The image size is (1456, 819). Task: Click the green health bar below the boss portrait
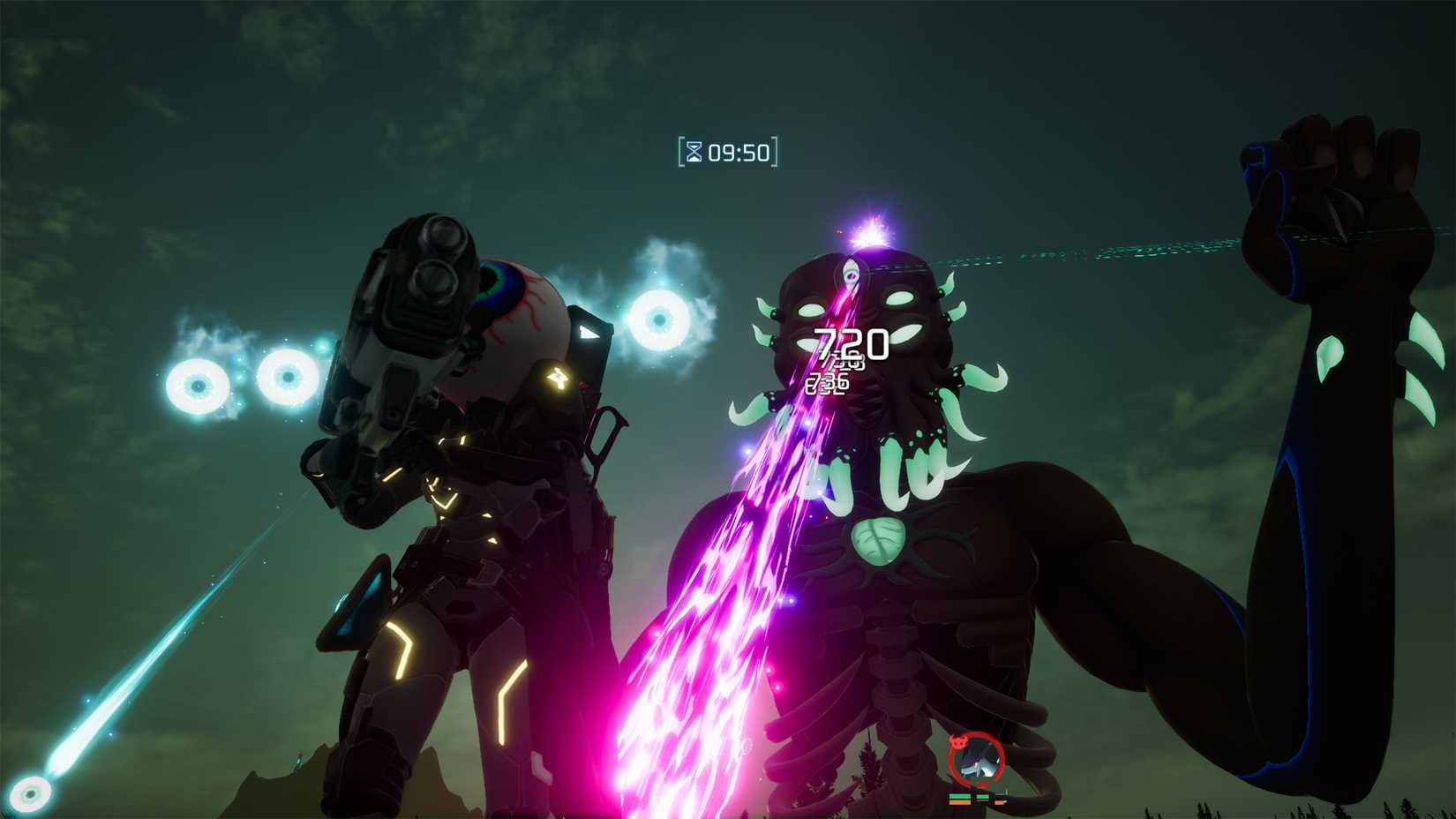coord(960,796)
